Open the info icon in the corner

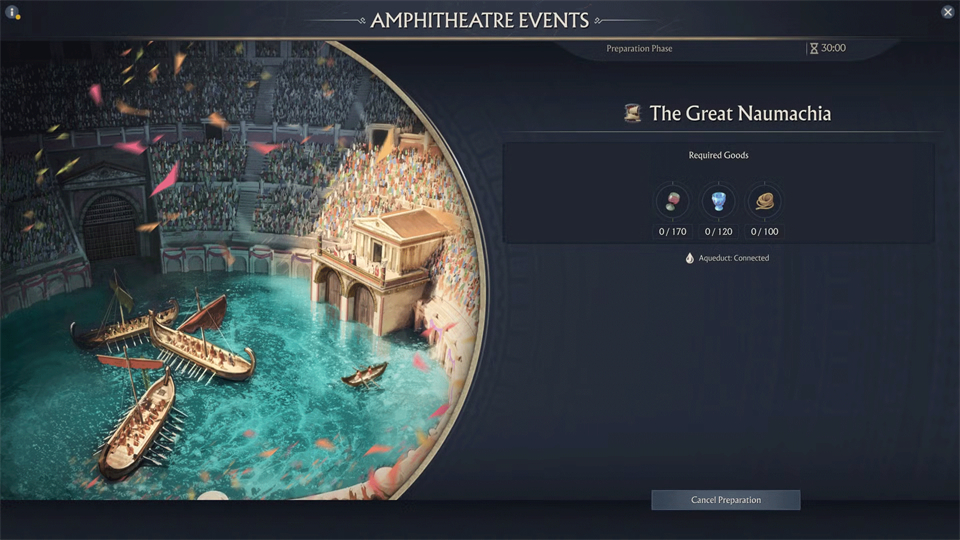click(12, 12)
